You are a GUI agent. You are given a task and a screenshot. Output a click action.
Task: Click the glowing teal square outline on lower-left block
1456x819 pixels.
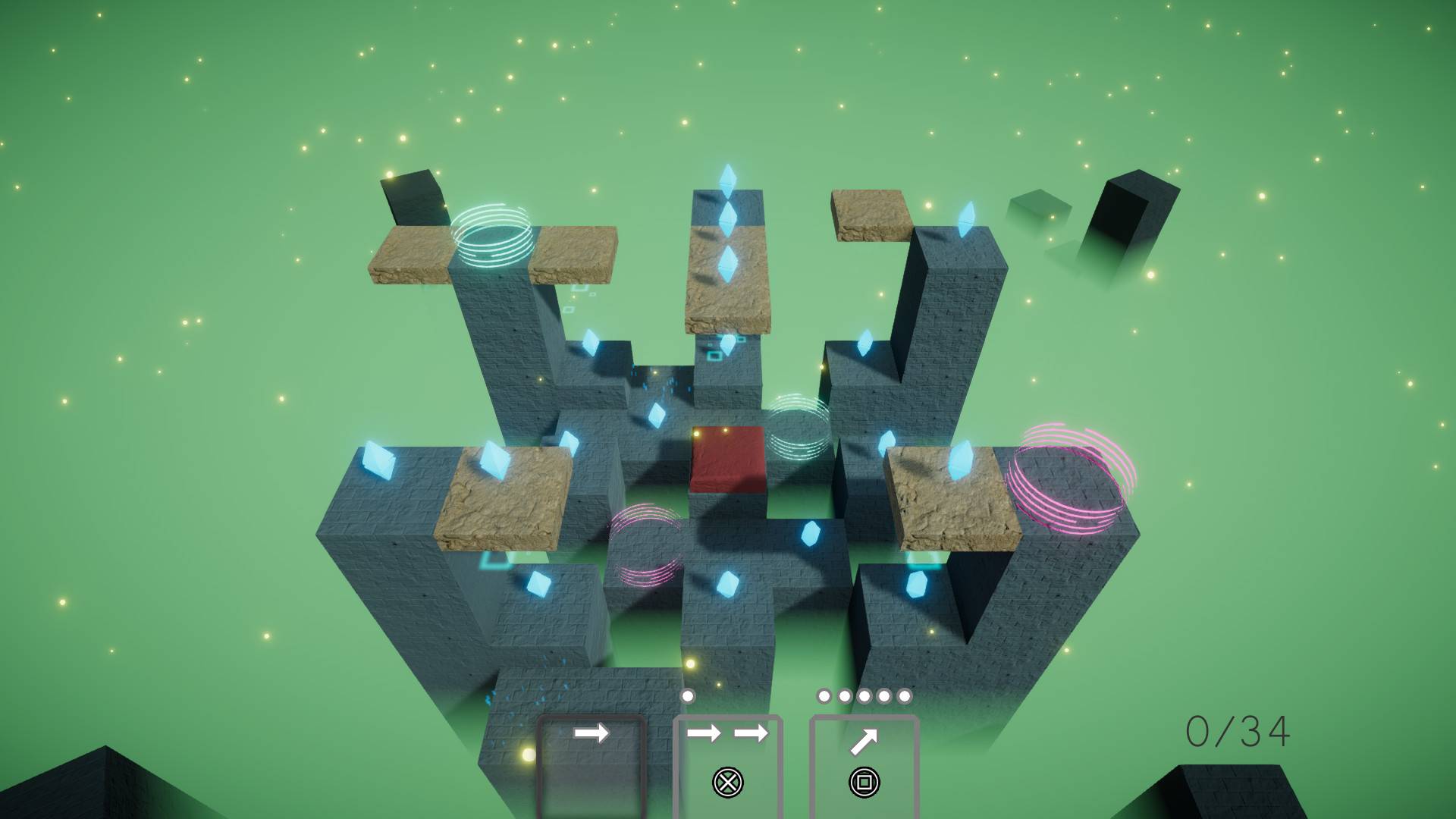[x=497, y=560]
